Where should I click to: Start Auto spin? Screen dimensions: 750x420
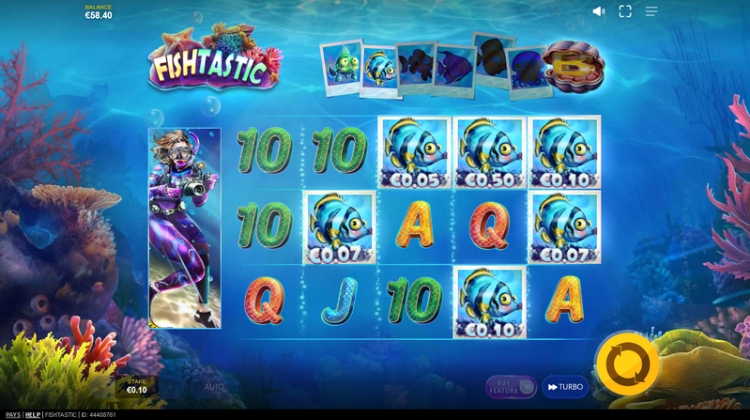pos(214,386)
